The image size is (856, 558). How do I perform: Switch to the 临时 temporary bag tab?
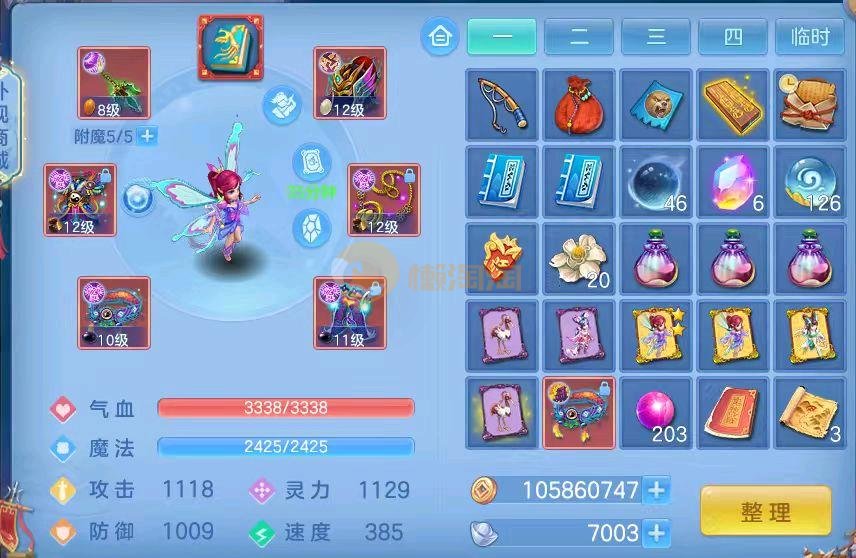[x=809, y=37]
